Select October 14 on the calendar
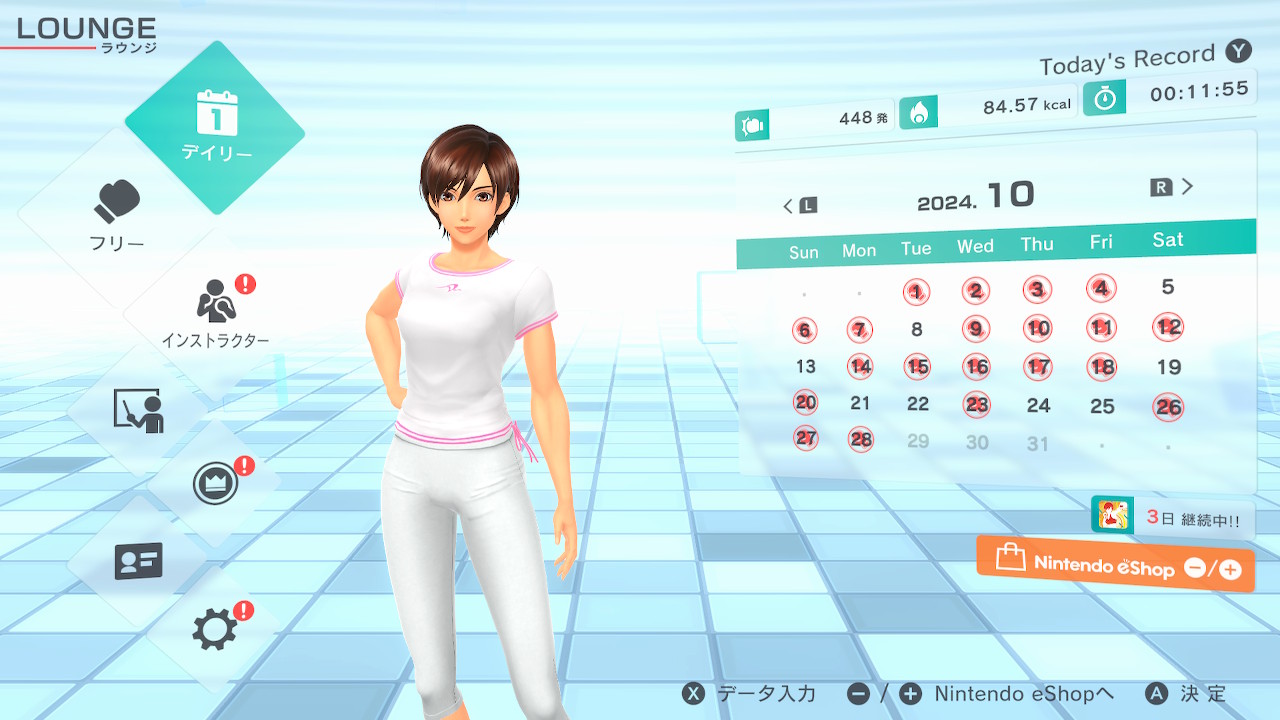Screen dimensions: 1280x720 (x=860, y=366)
